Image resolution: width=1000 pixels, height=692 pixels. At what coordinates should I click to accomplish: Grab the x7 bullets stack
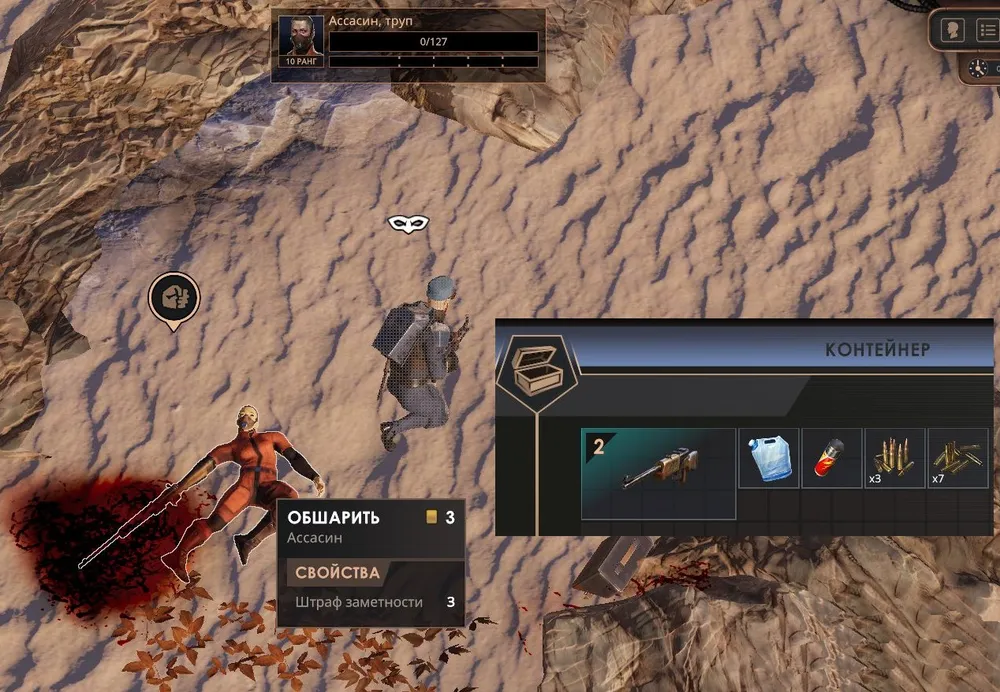click(957, 459)
